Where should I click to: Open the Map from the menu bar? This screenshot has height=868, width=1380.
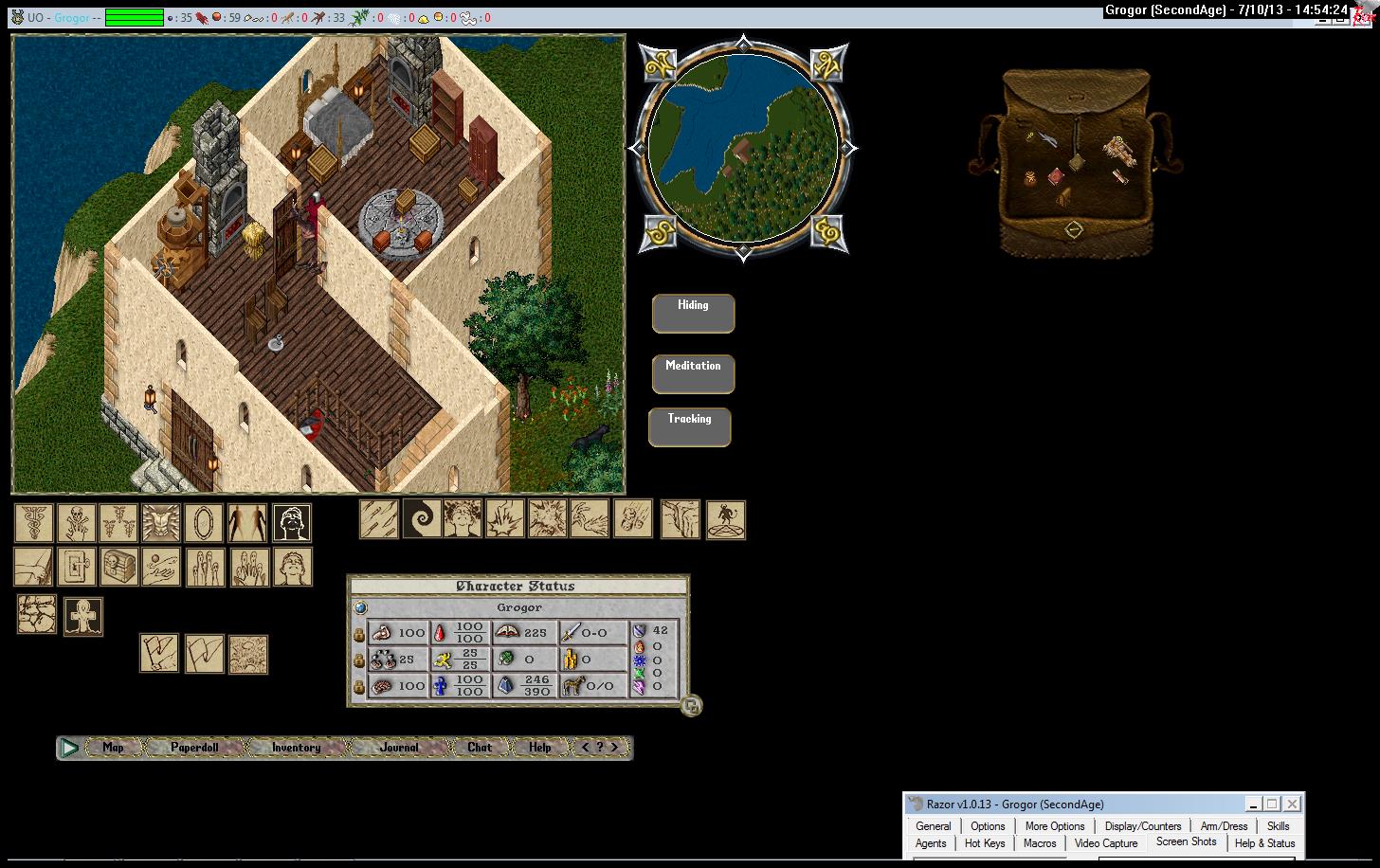click(113, 748)
